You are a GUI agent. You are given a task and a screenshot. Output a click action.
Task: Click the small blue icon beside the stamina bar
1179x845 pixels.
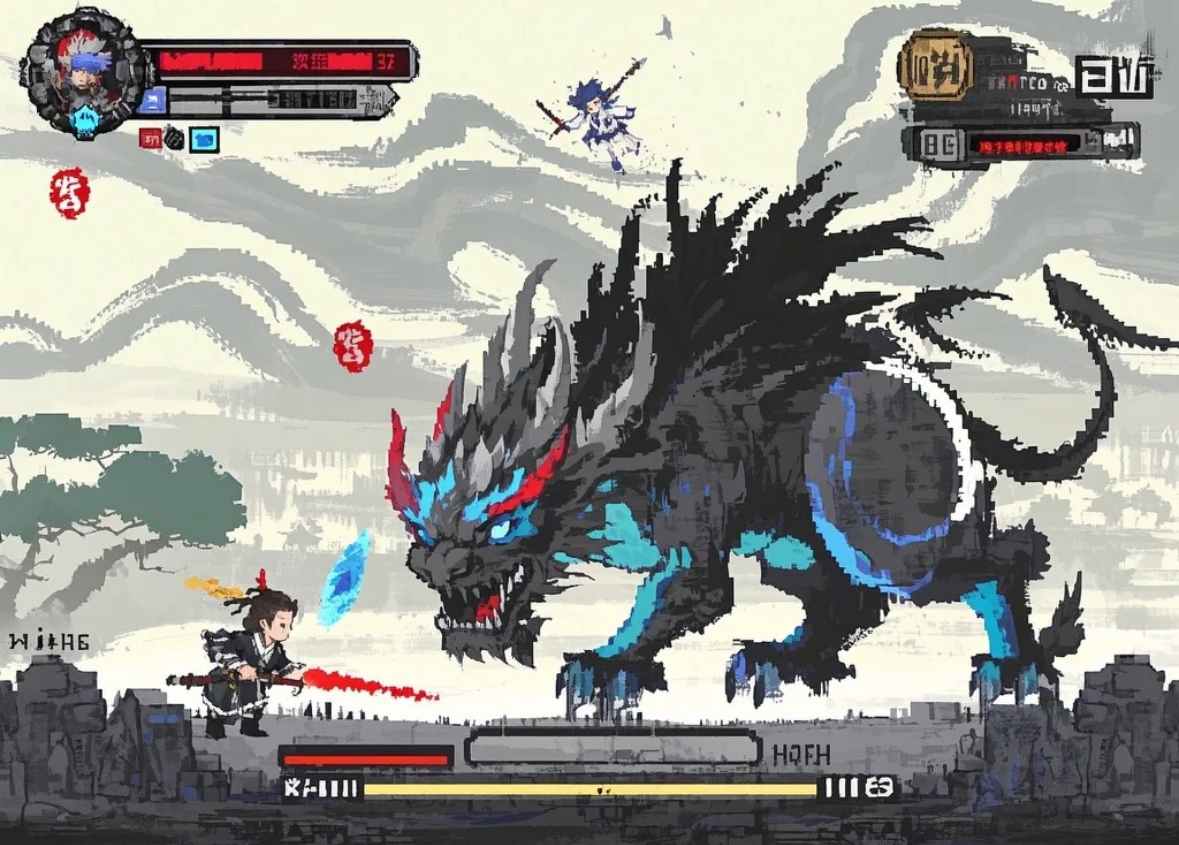point(153,99)
